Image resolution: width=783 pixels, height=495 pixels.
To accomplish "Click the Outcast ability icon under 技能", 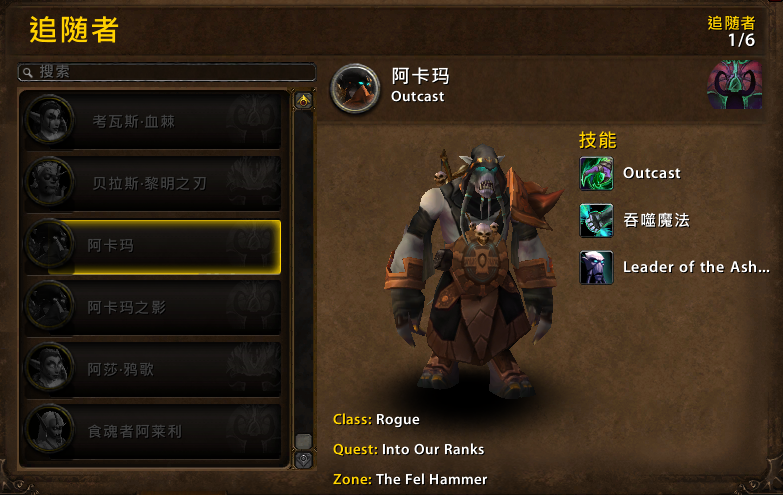I will 597,173.
